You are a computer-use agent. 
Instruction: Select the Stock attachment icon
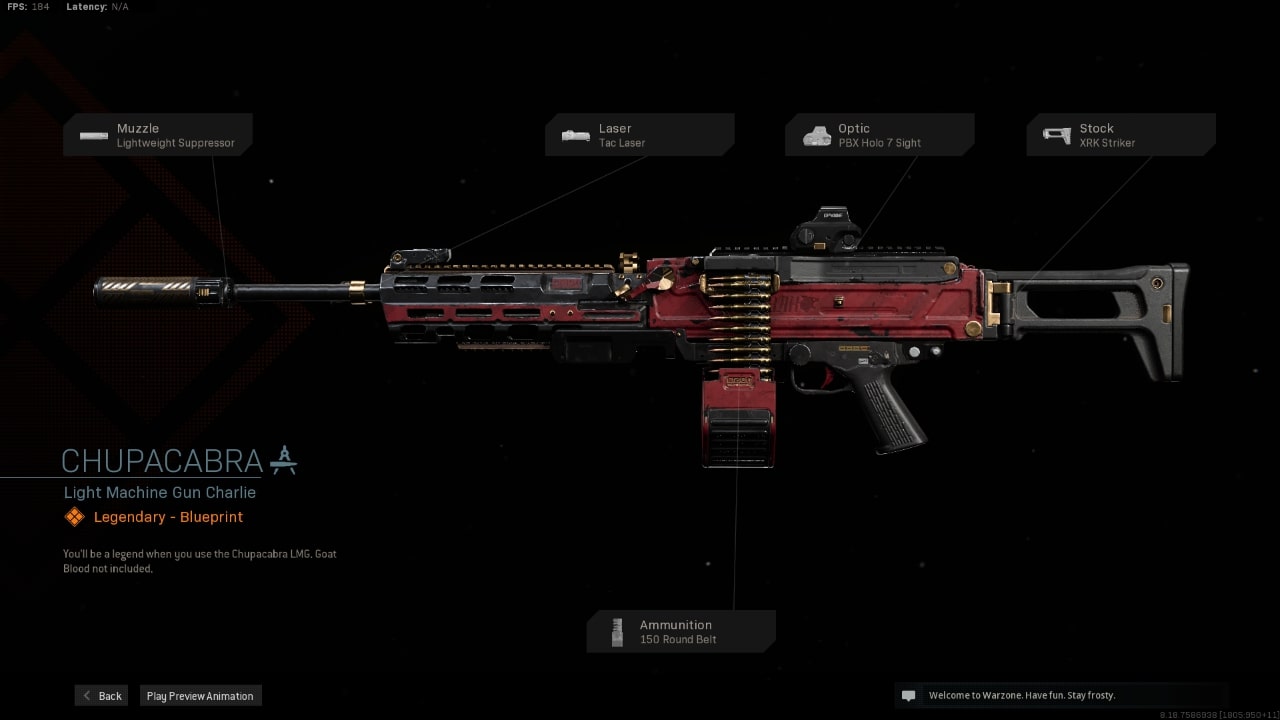[1057, 134]
